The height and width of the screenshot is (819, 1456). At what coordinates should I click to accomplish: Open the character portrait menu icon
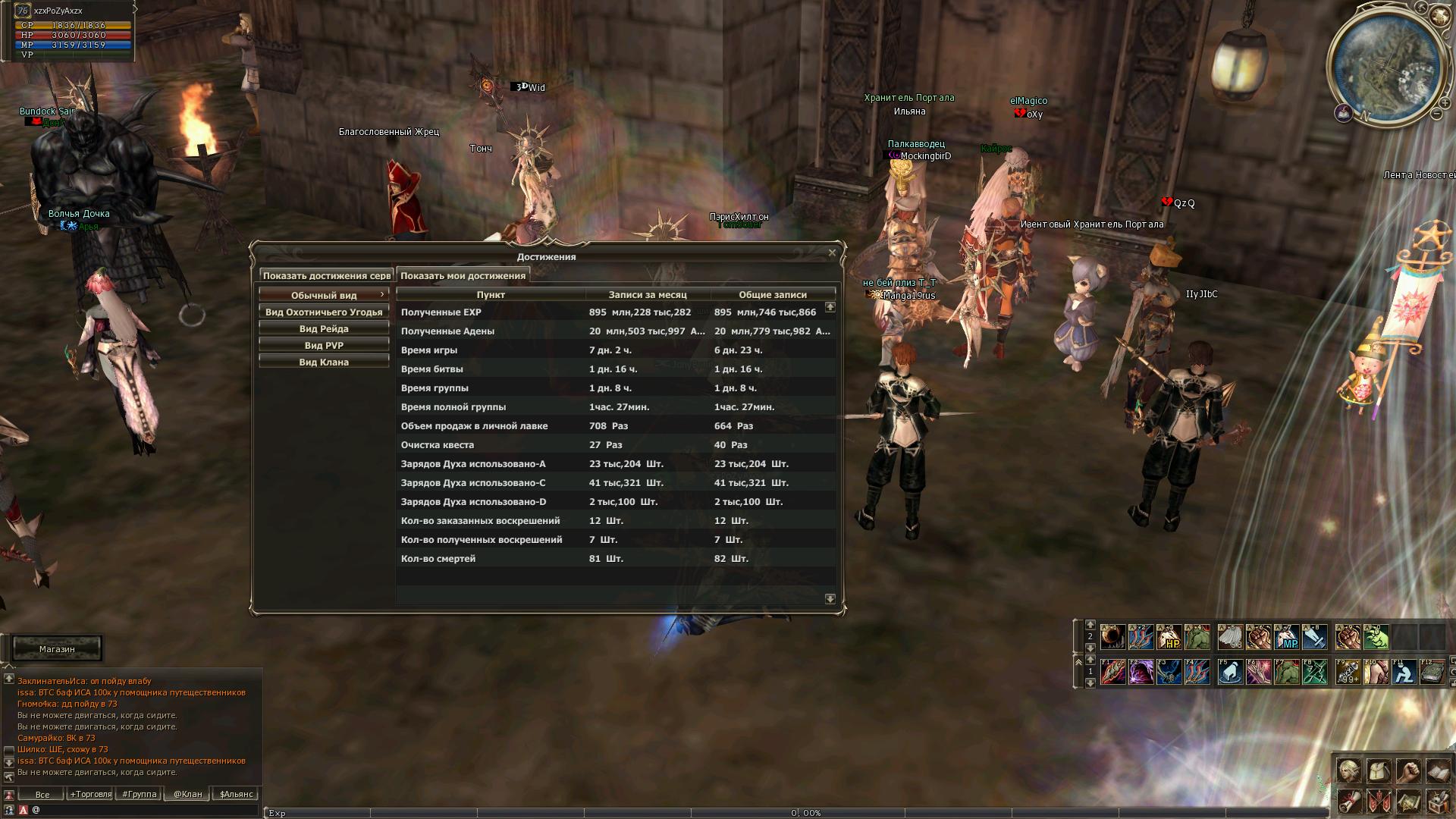(1348, 771)
